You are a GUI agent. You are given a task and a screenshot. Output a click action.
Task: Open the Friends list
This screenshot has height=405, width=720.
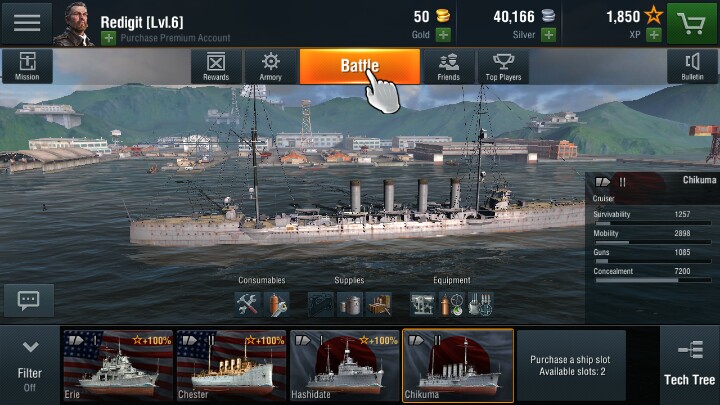448,66
